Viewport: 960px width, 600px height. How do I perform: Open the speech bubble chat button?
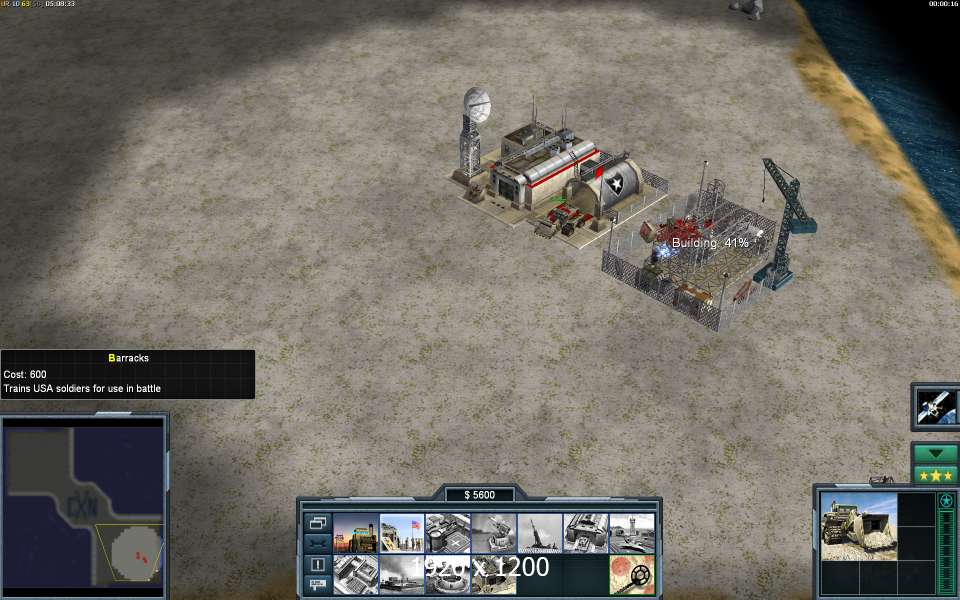[x=317, y=583]
